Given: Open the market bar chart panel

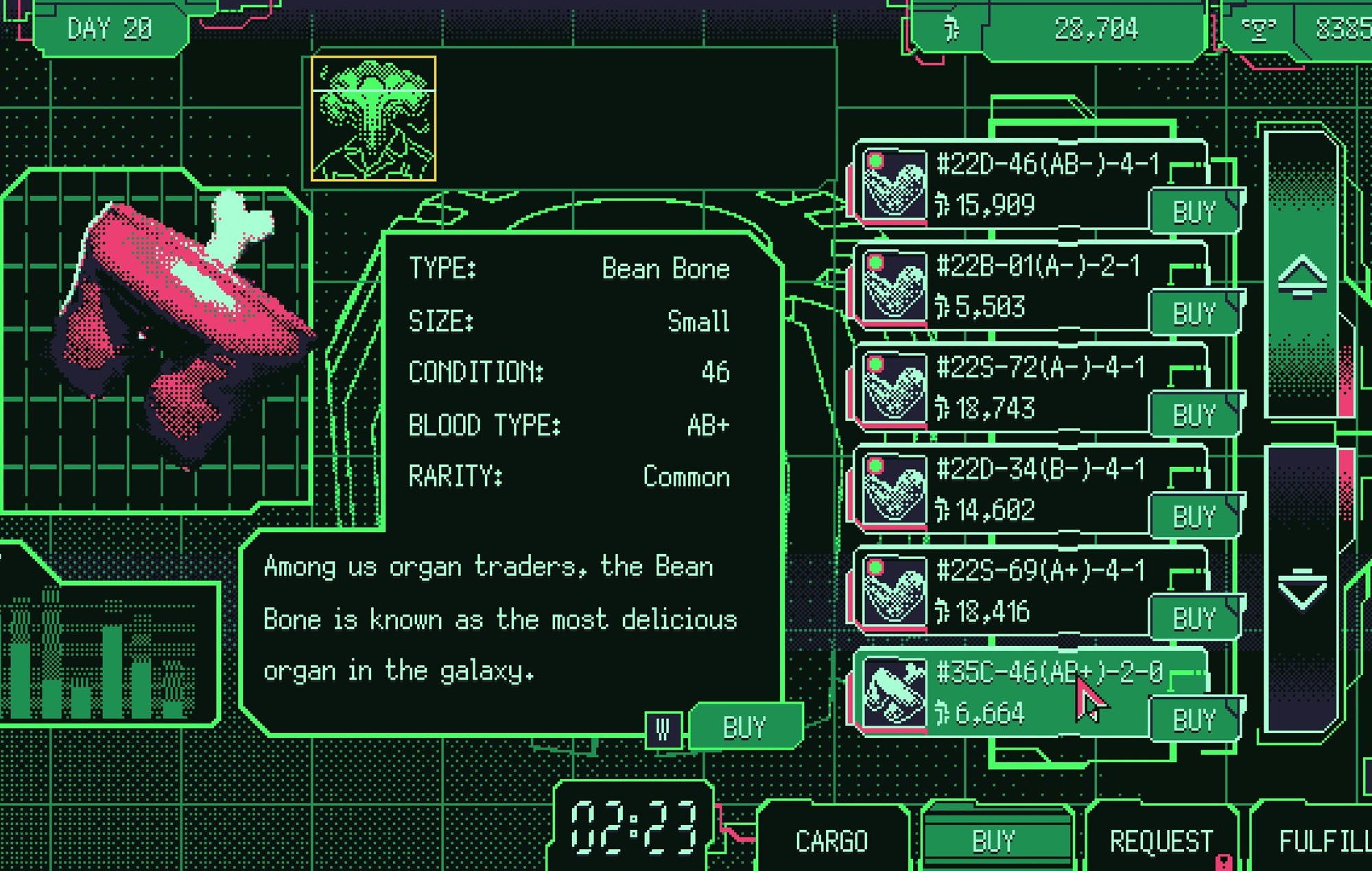Looking at the screenshot, I should pos(103,655).
